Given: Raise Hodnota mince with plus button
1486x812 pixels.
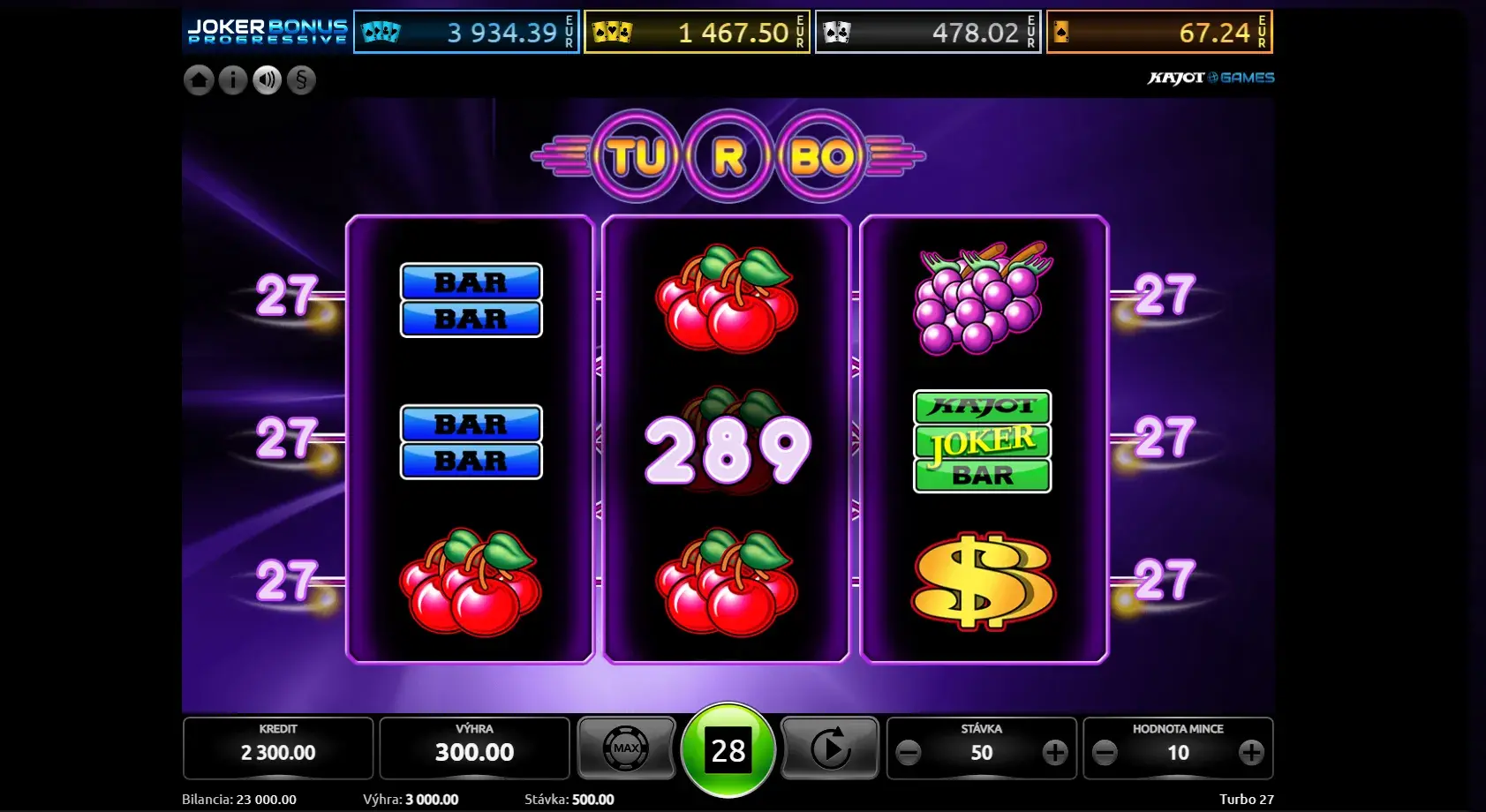Looking at the screenshot, I should point(1251,753).
